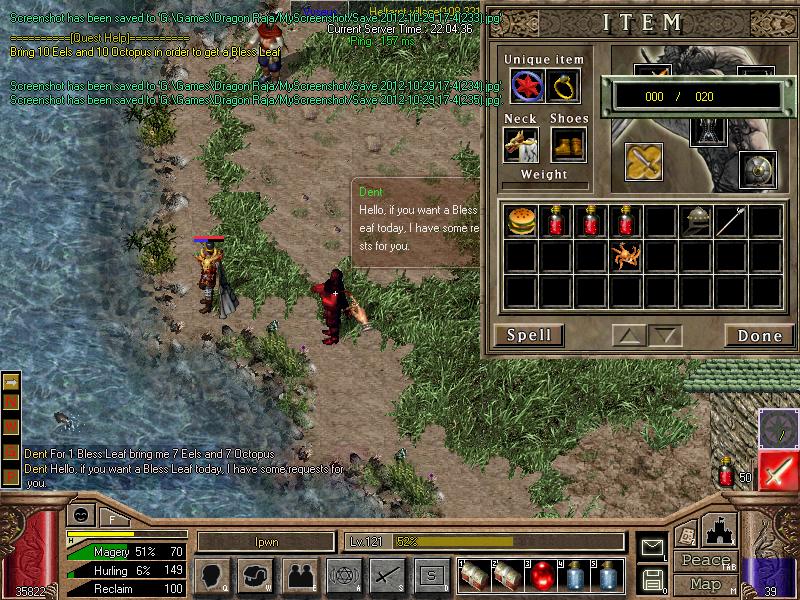The height and width of the screenshot is (600, 800).
Task: Select the red star unique item
Action: click(528, 87)
